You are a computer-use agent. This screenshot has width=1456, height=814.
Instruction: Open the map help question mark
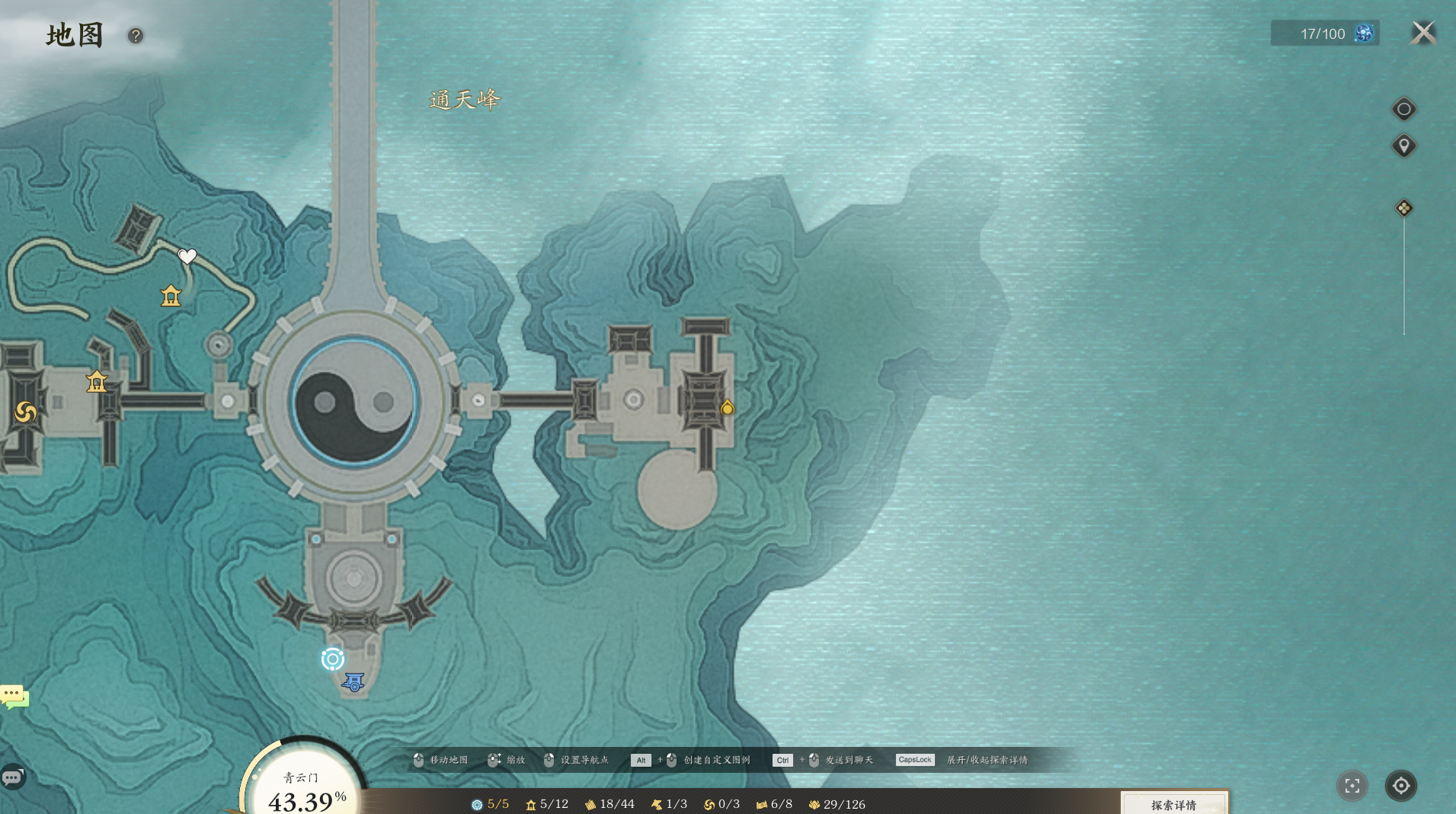click(x=136, y=36)
